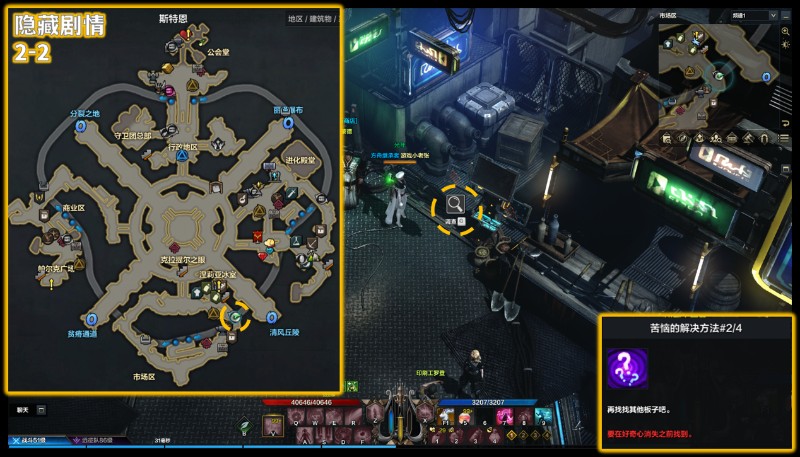Click the highlighted green marker on the world map
800x457 pixels.
(234, 317)
